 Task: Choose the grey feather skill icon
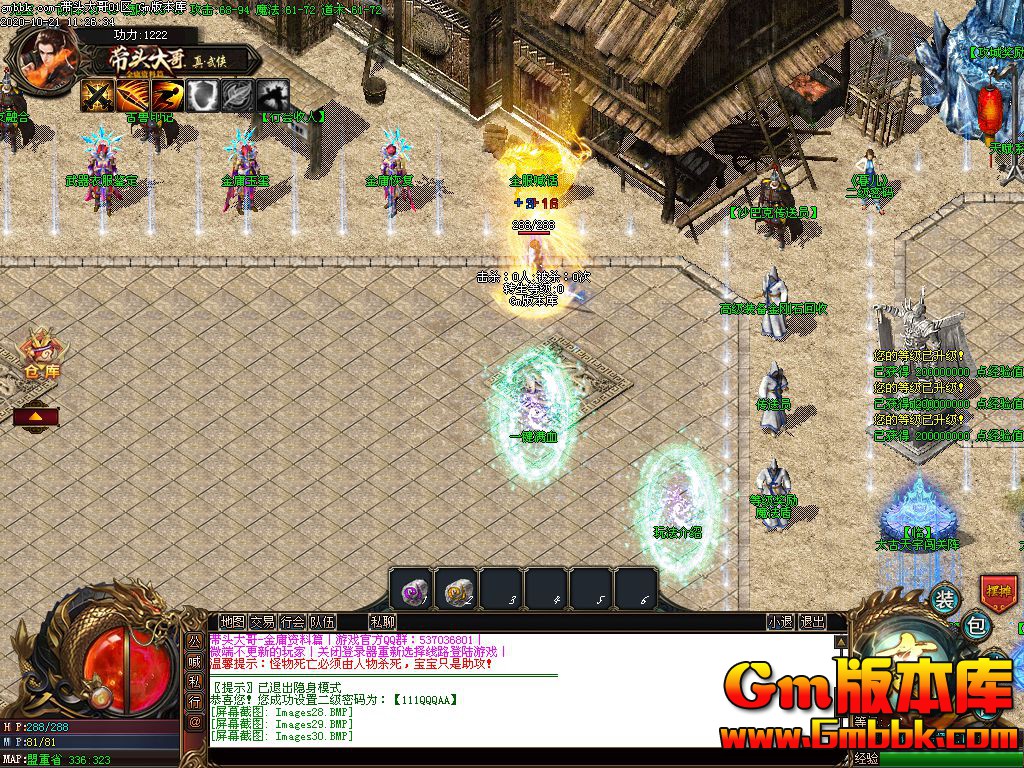[237, 96]
